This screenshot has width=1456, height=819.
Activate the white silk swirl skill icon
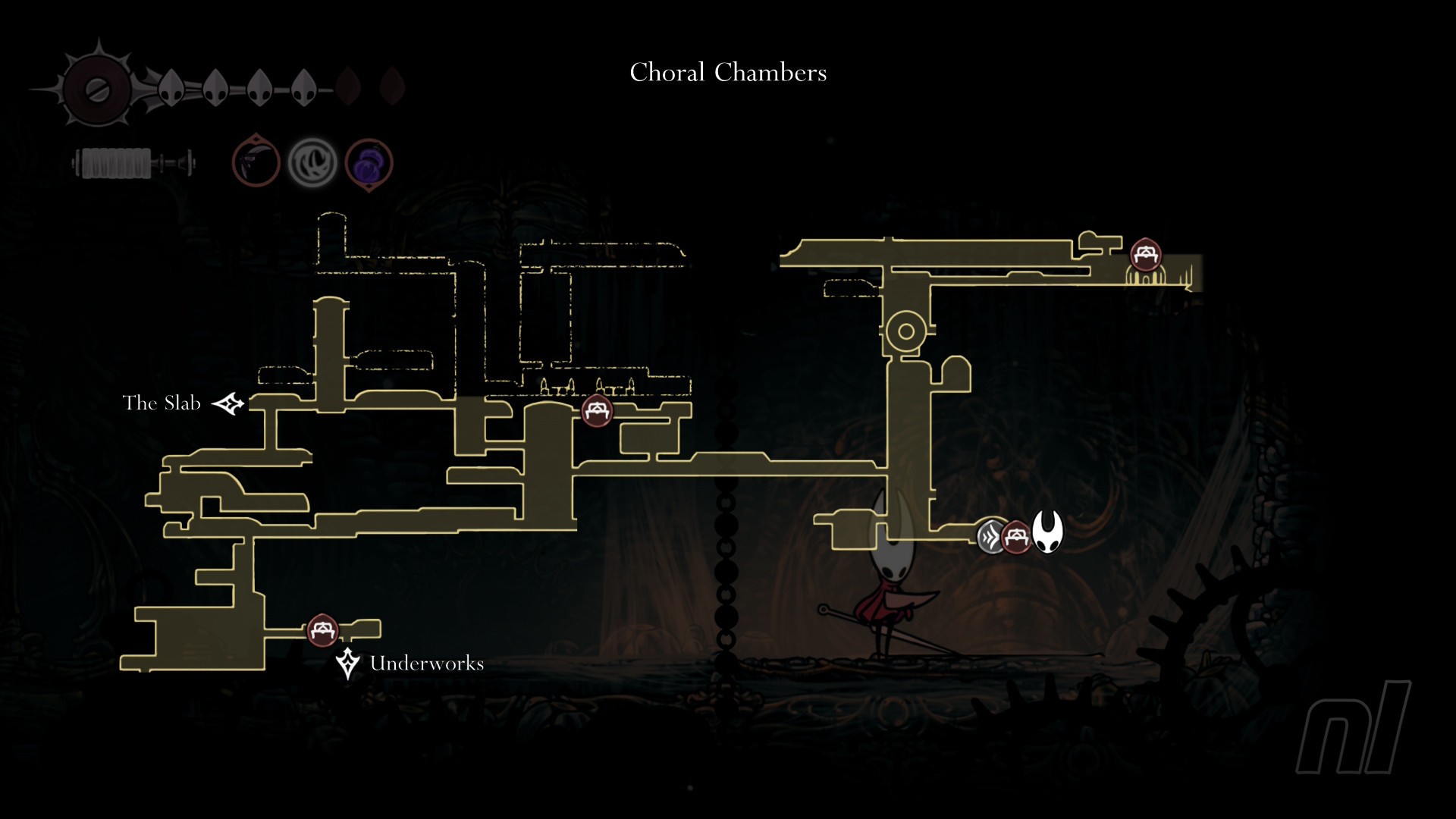[312, 162]
